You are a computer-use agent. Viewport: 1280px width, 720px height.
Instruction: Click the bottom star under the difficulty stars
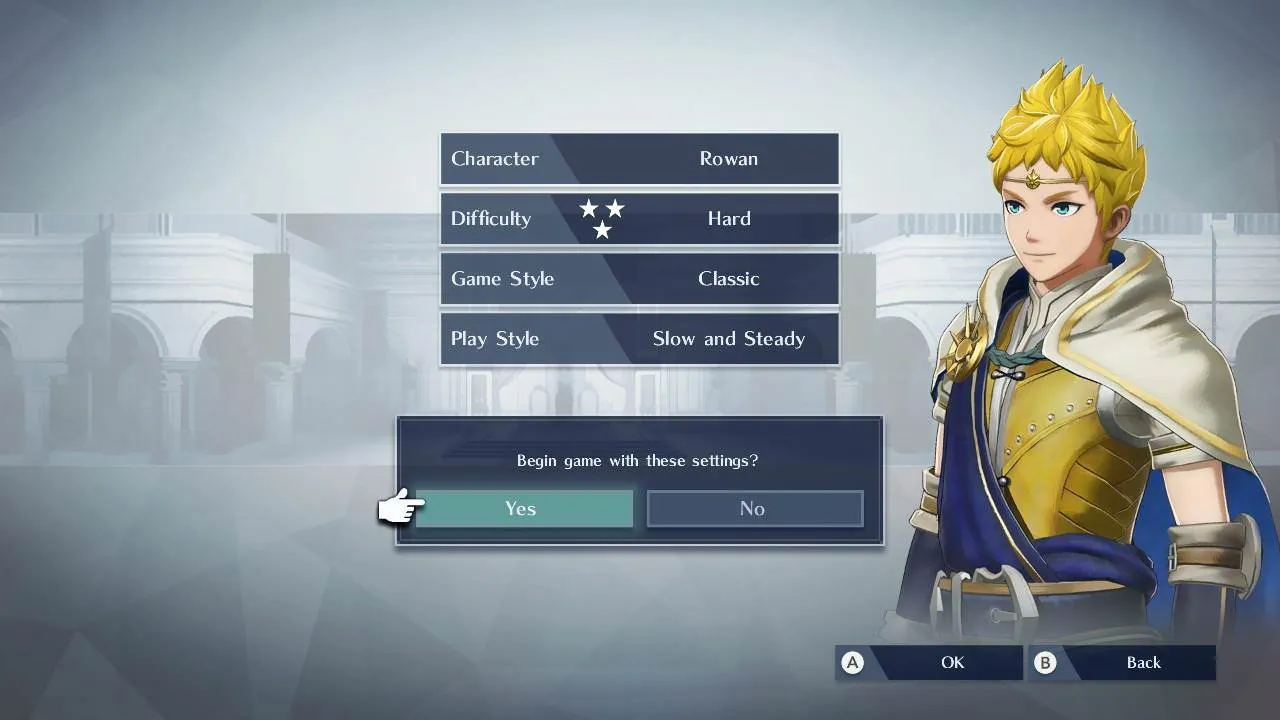pyautogui.click(x=603, y=231)
